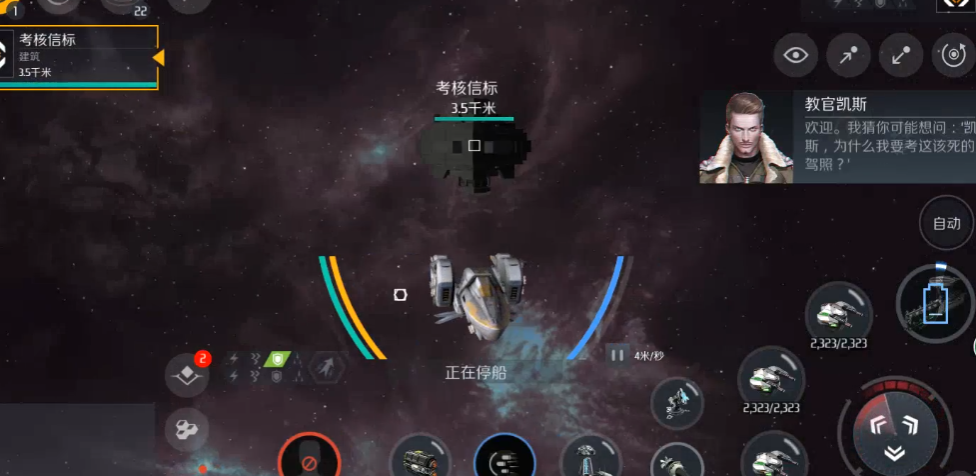Activate the battery capacitor module
This screenshot has height=476, width=976.
tap(935, 304)
